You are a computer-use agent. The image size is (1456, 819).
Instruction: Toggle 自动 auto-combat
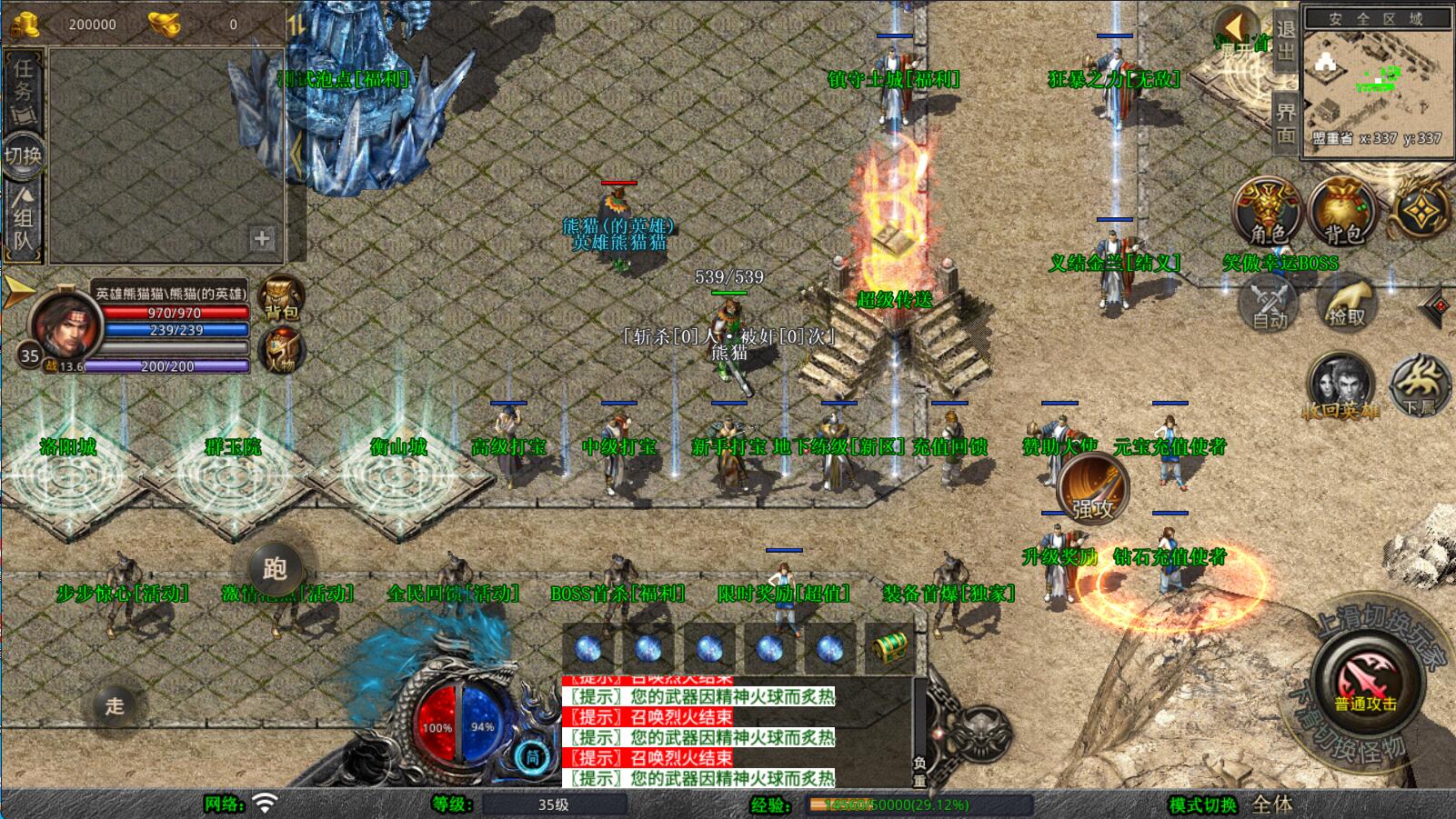1270,303
